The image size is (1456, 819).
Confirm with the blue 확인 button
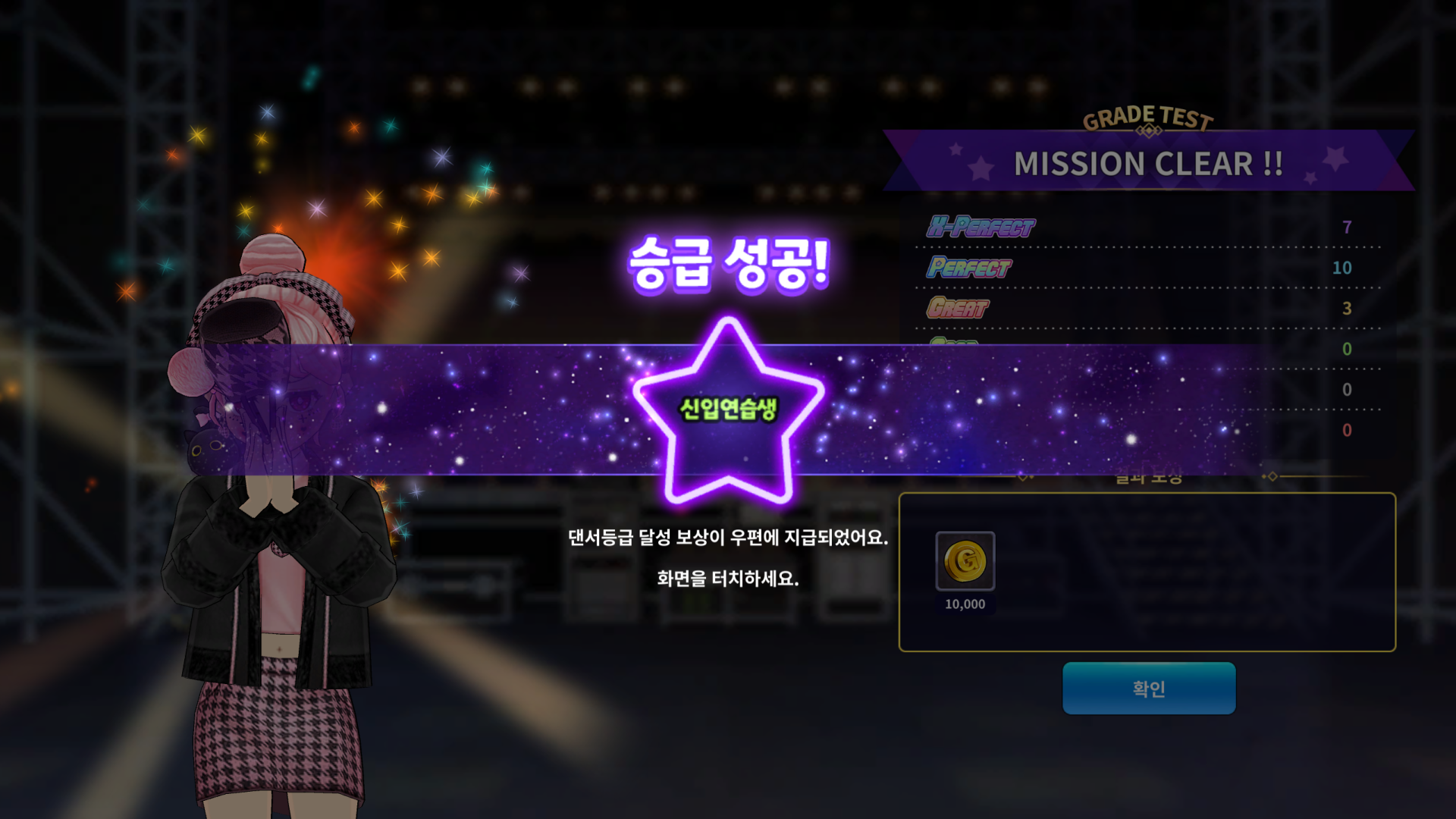click(1148, 688)
